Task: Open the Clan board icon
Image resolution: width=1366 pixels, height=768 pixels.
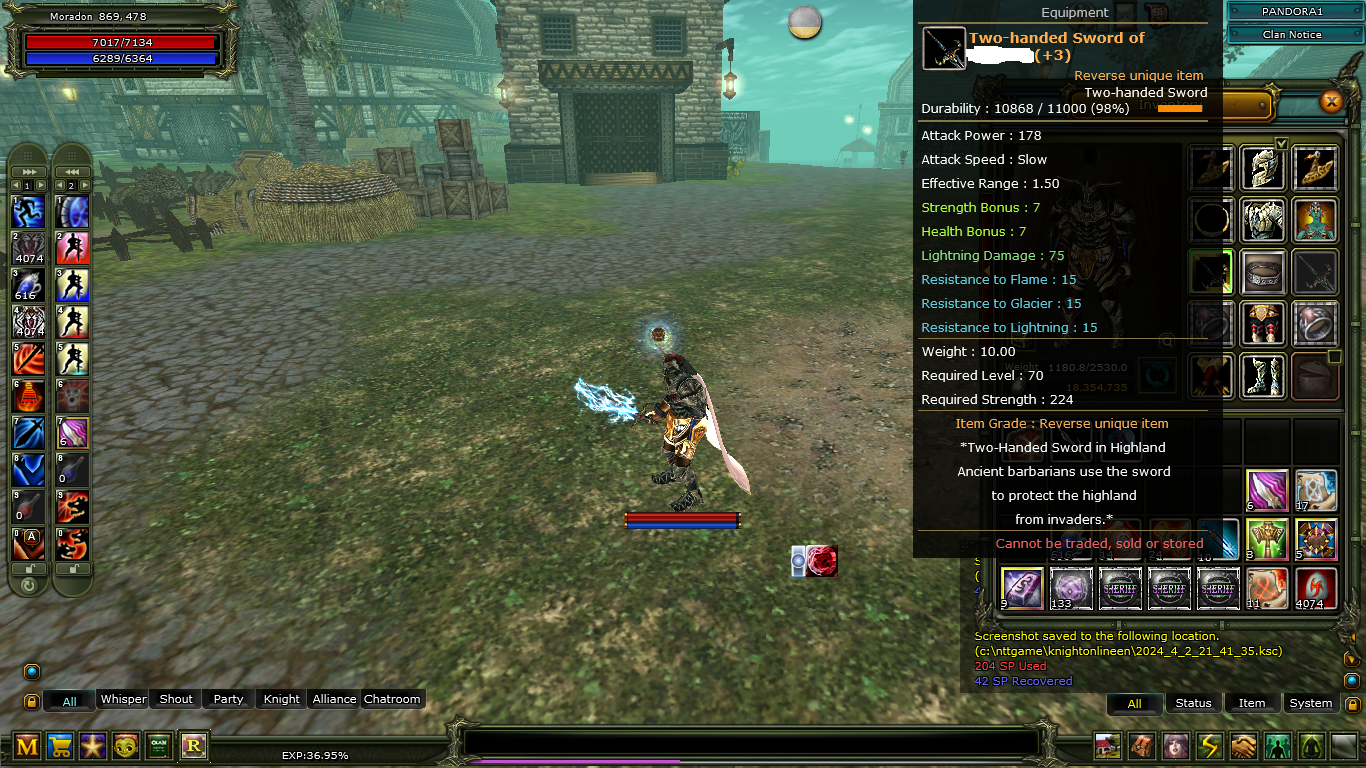Action: (x=159, y=747)
